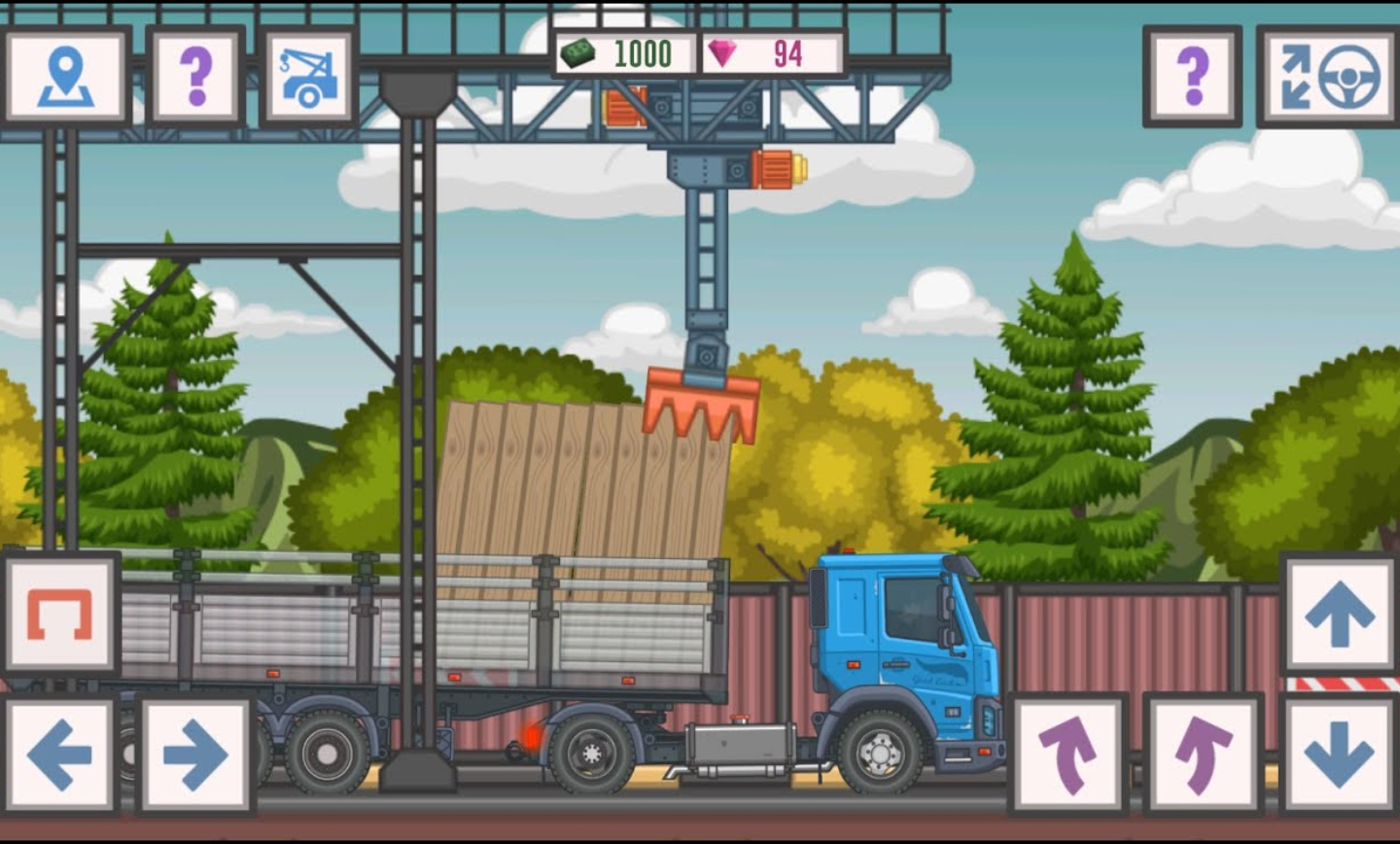Image resolution: width=1400 pixels, height=844 pixels.
Task: Tap the blue right arrow button
Action: (195, 755)
